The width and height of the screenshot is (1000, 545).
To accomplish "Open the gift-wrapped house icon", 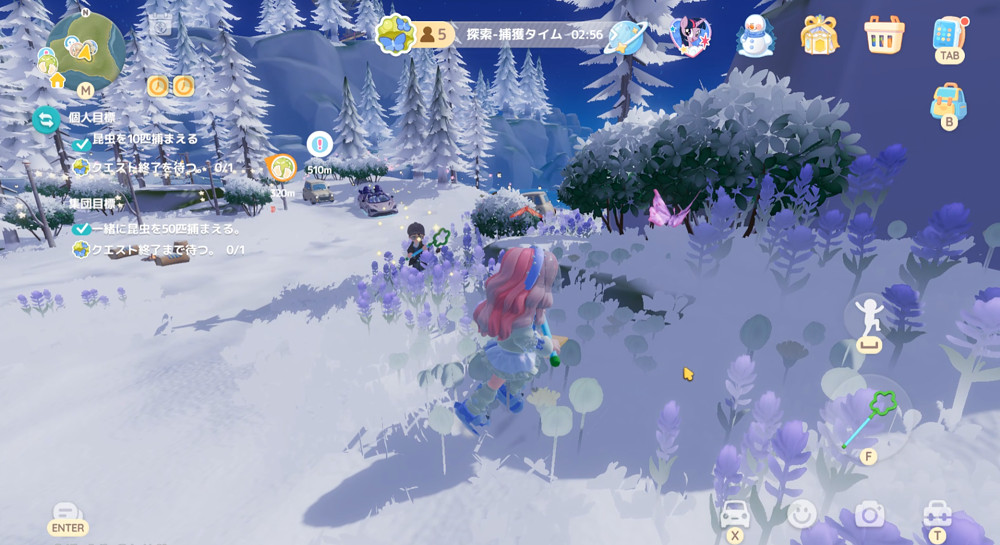I will pyautogui.click(x=819, y=36).
